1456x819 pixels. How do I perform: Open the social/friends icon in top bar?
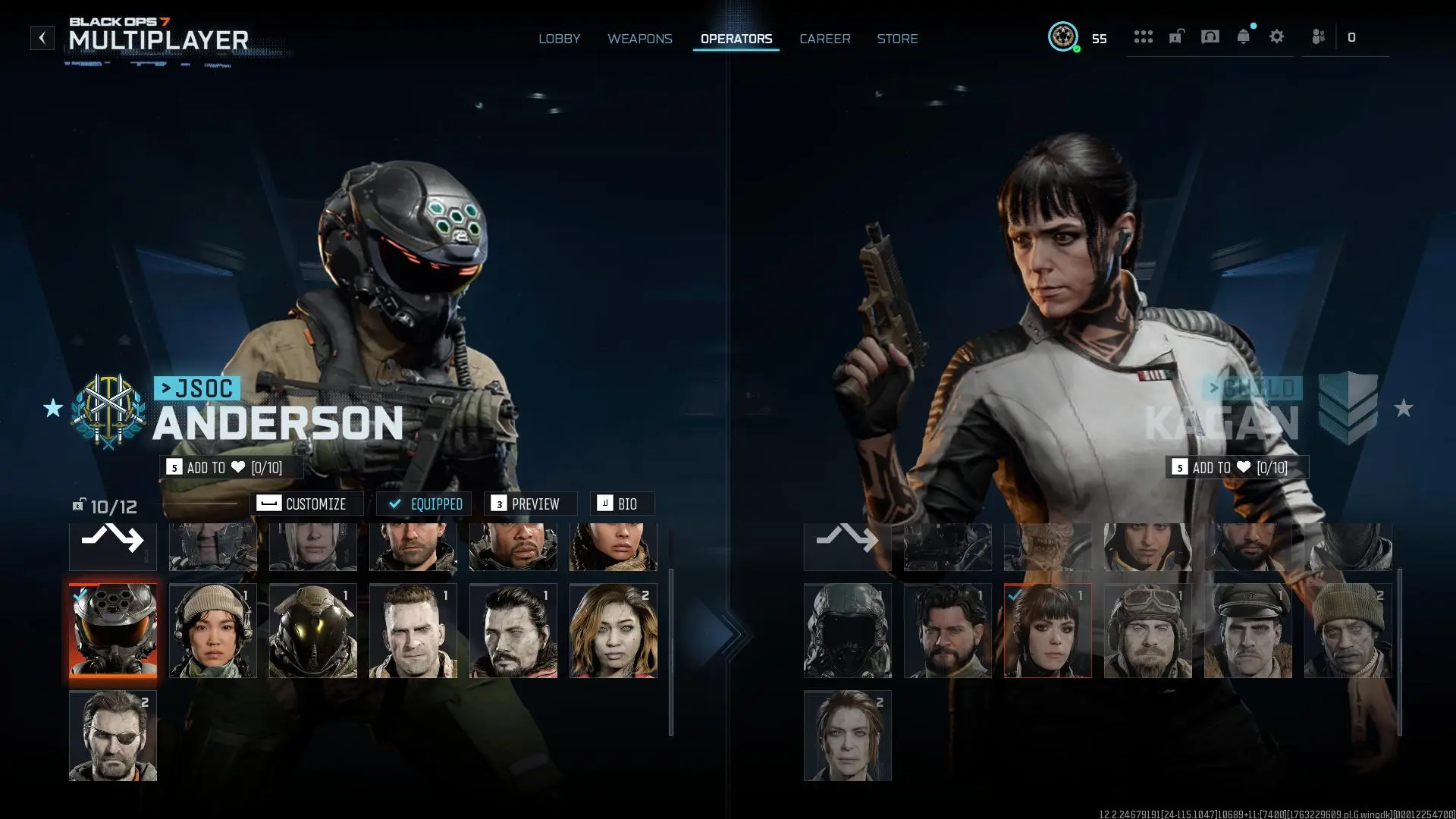1318,36
